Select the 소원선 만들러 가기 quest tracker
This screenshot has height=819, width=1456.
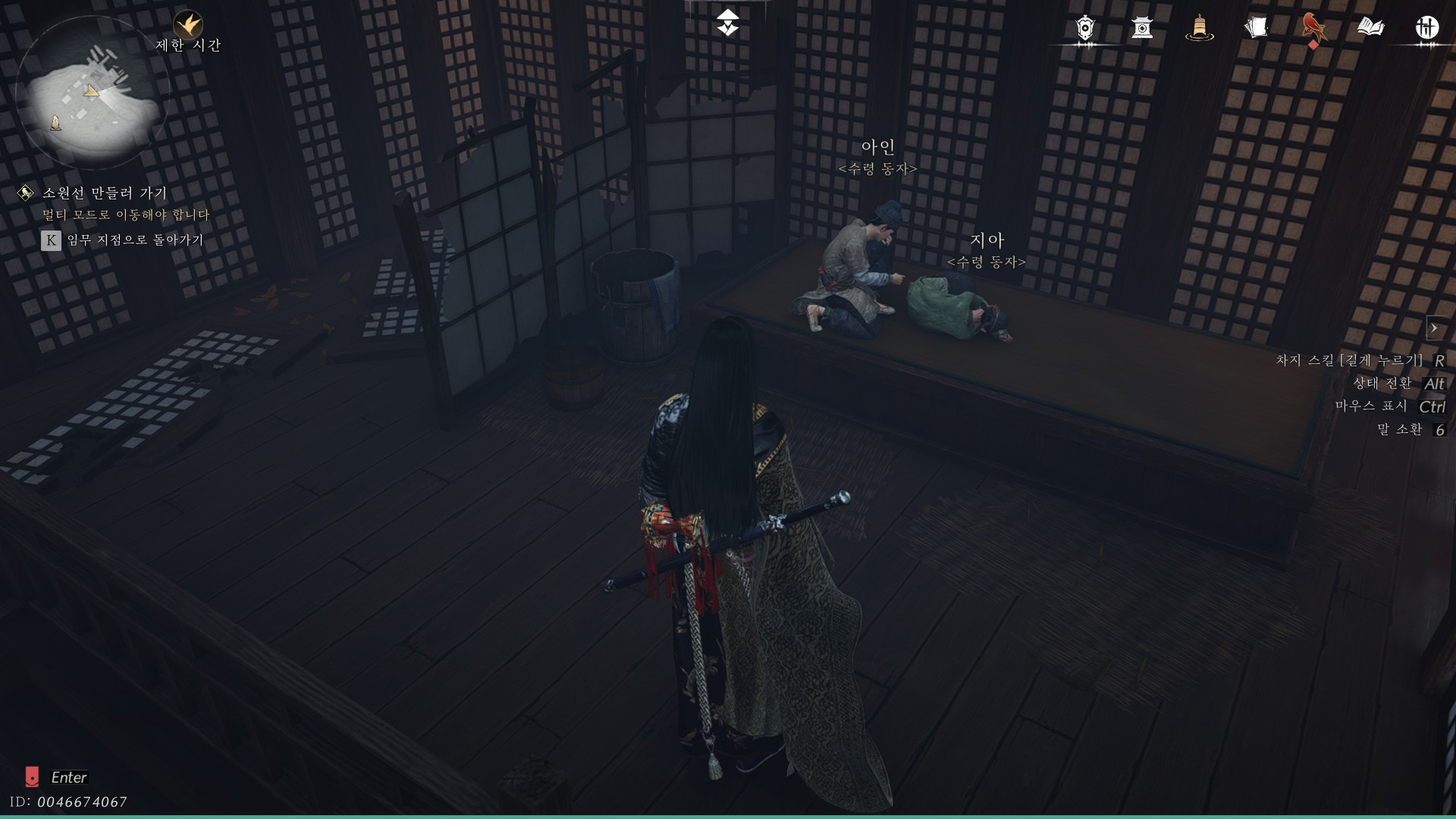(x=105, y=193)
